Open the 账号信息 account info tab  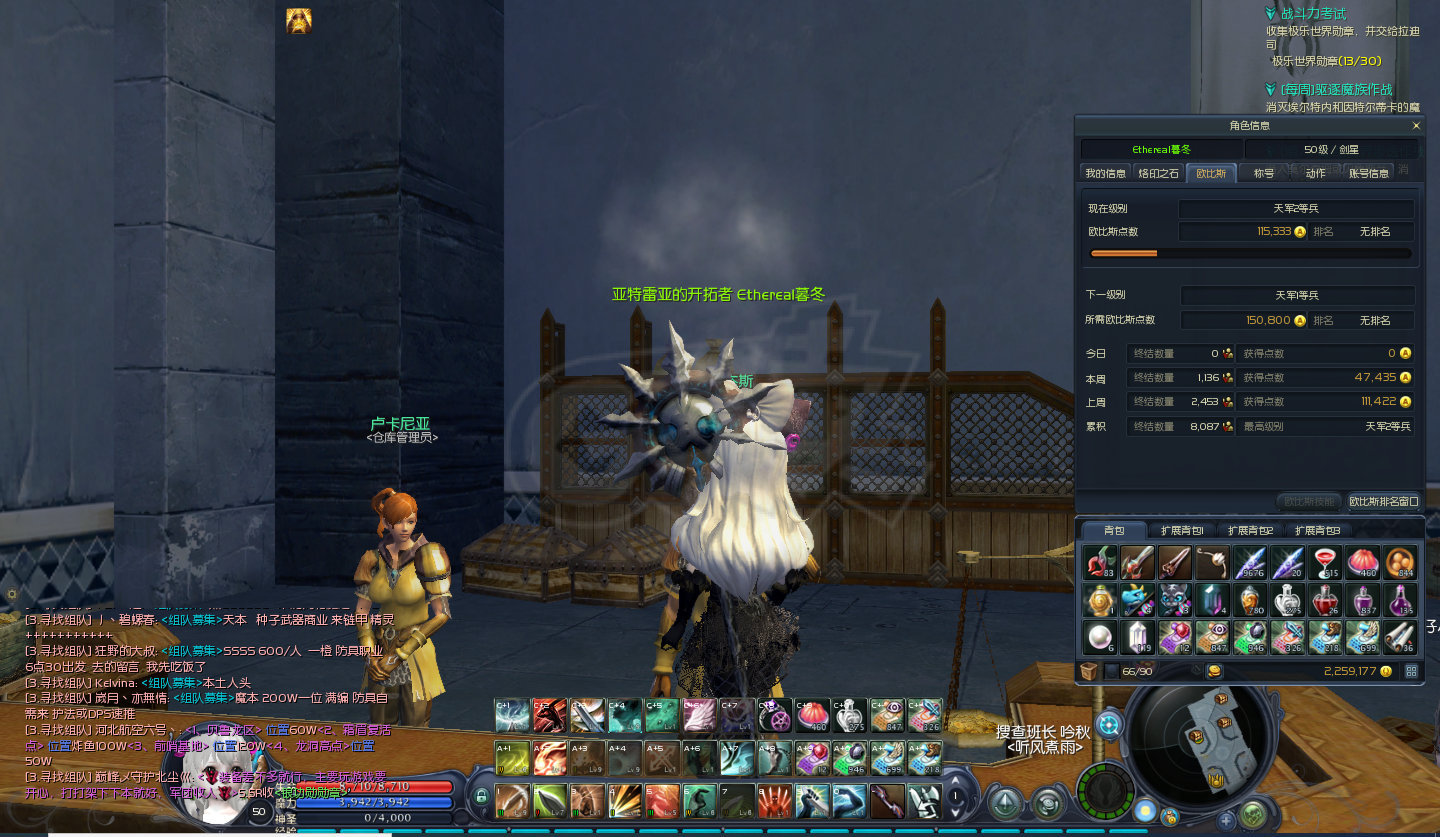tap(1369, 173)
